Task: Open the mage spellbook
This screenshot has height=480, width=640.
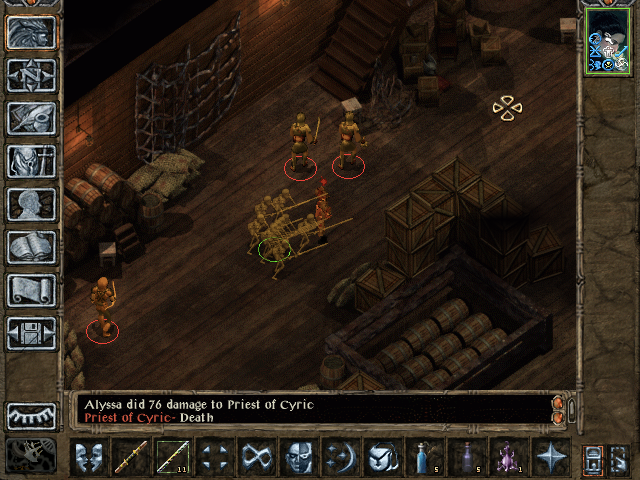Action: point(31,247)
